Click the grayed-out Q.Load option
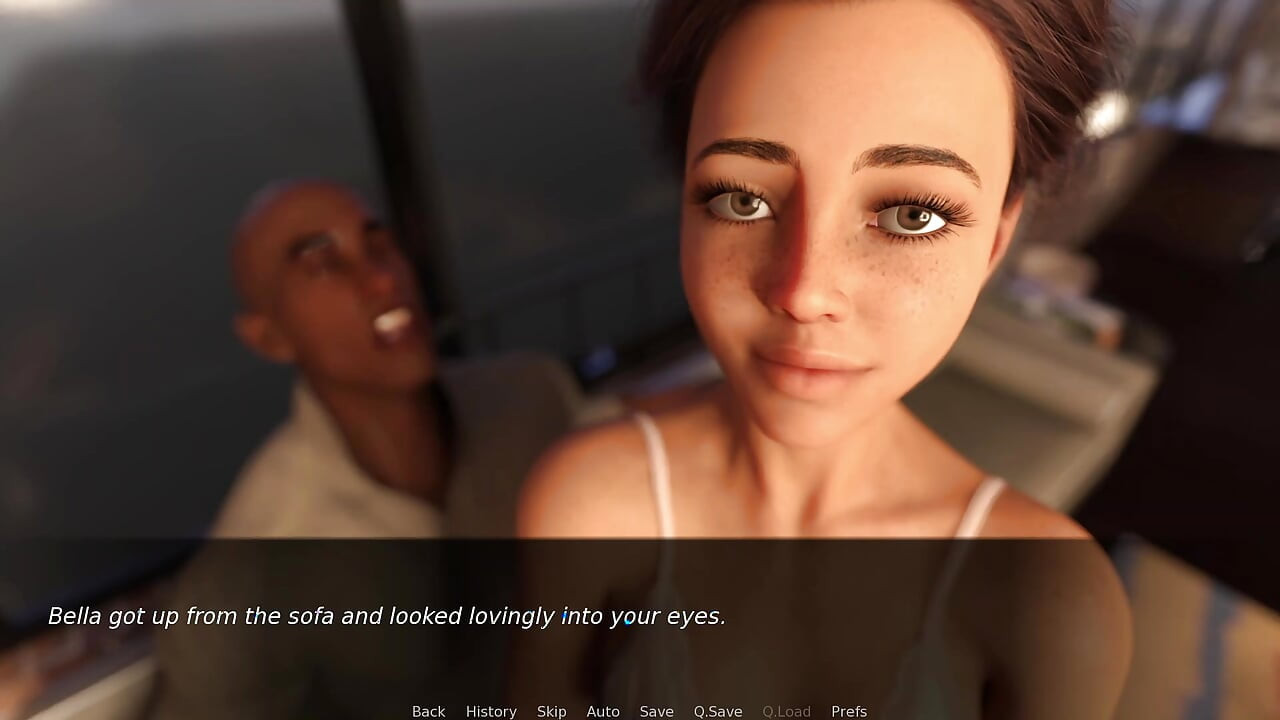Image resolution: width=1280 pixels, height=720 pixels. coord(786,711)
